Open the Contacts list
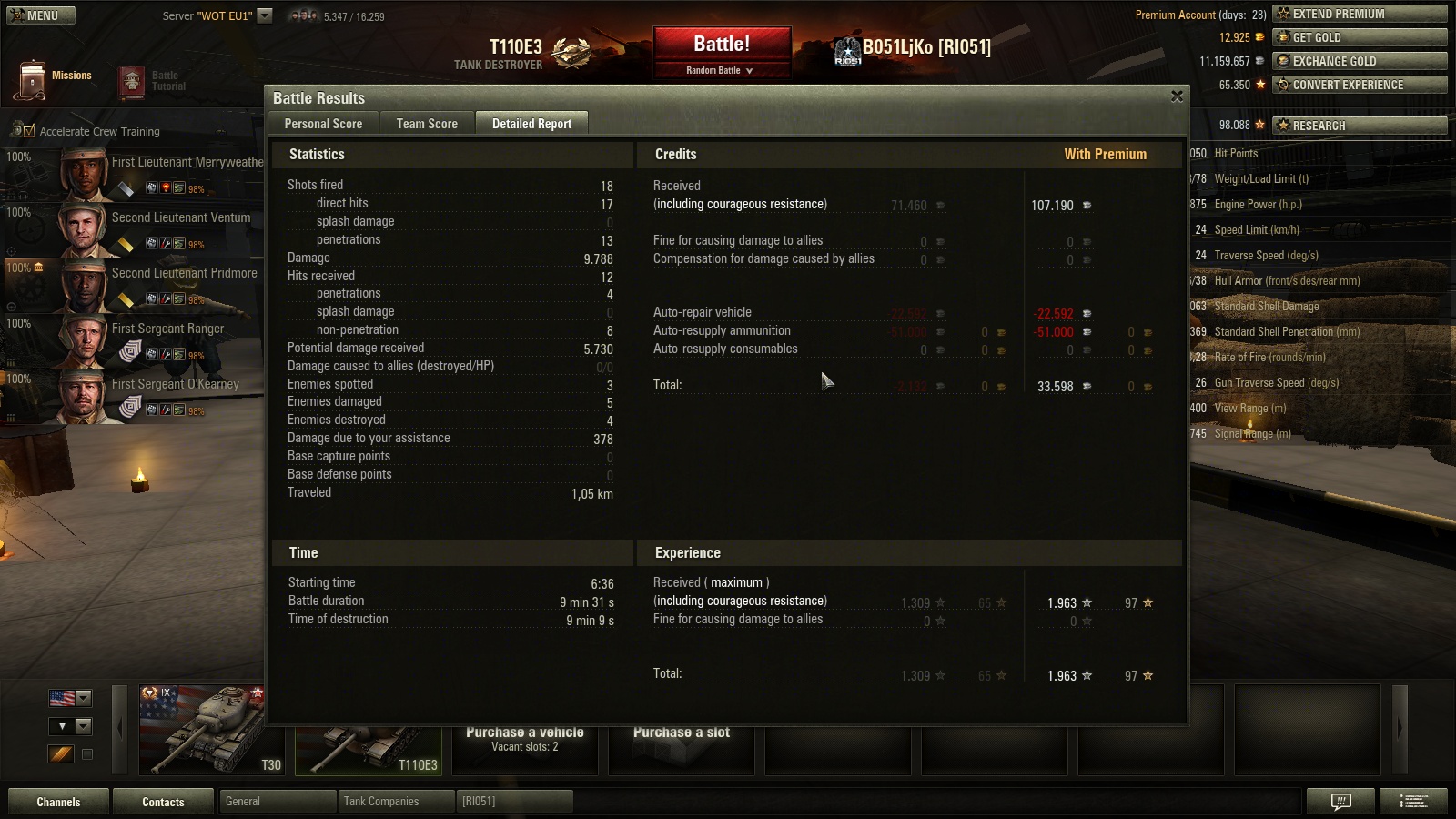 click(x=163, y=802)
